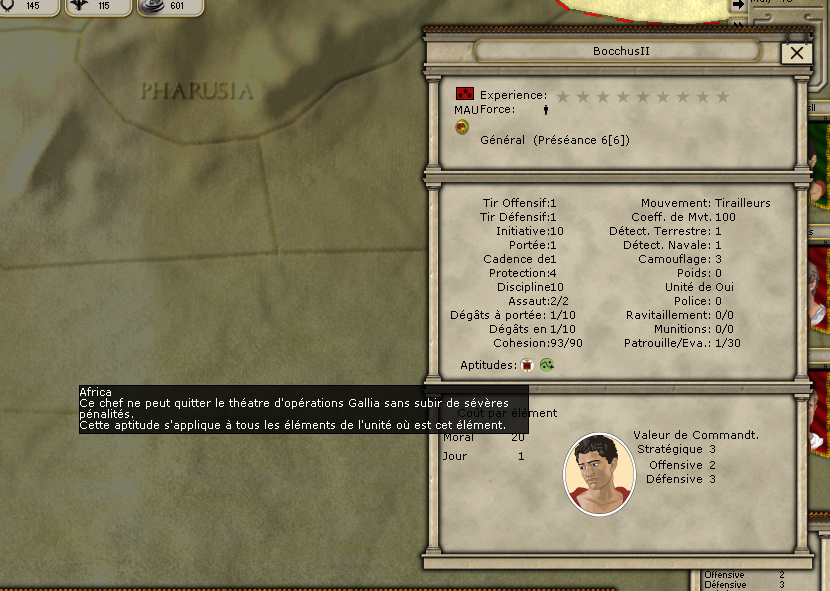This screenshot has height=591, width=830.
Task: Close the BocchusII unit detail window
Action: click(x=797, y=54)
